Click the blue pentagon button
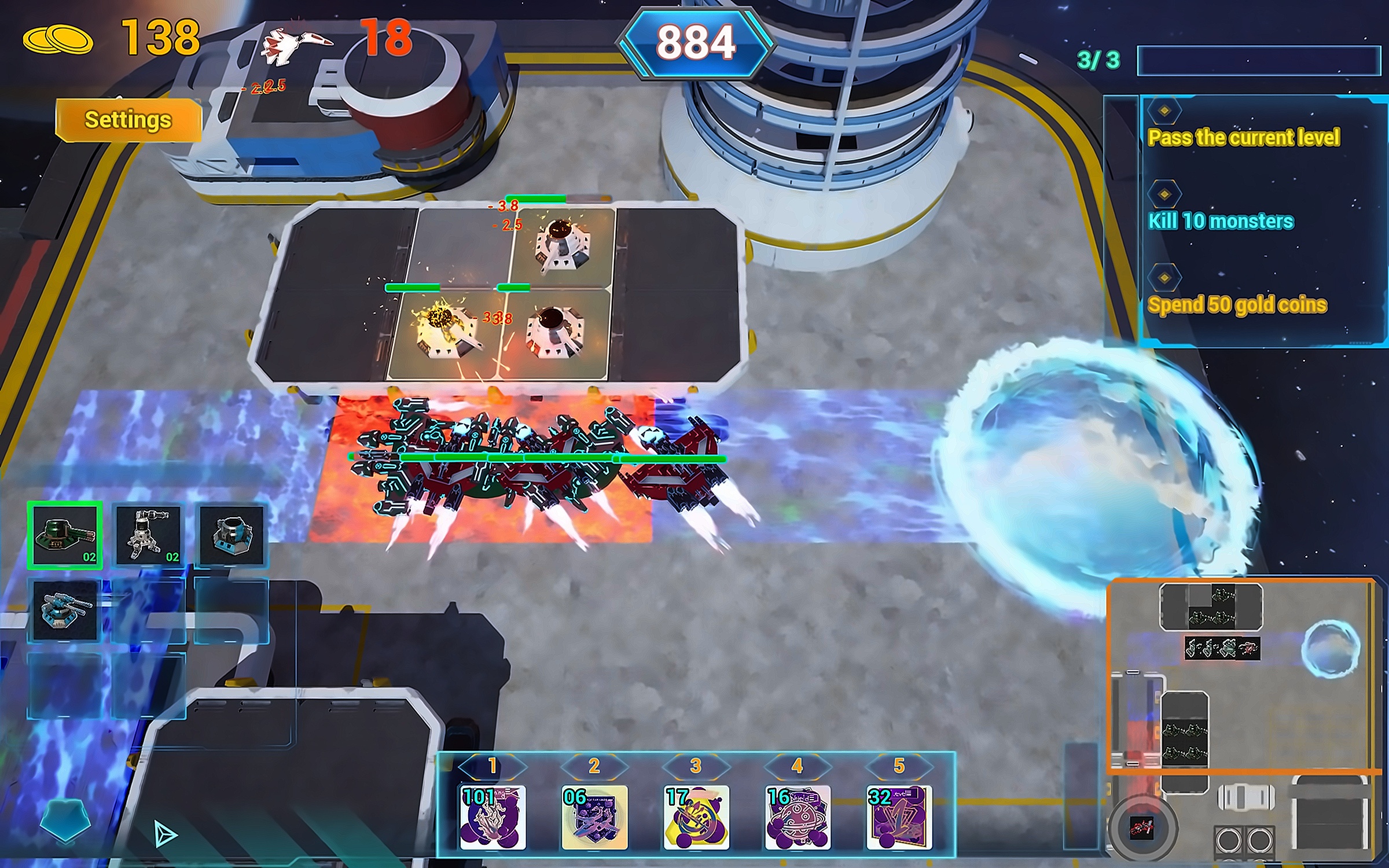 point(65,820)
